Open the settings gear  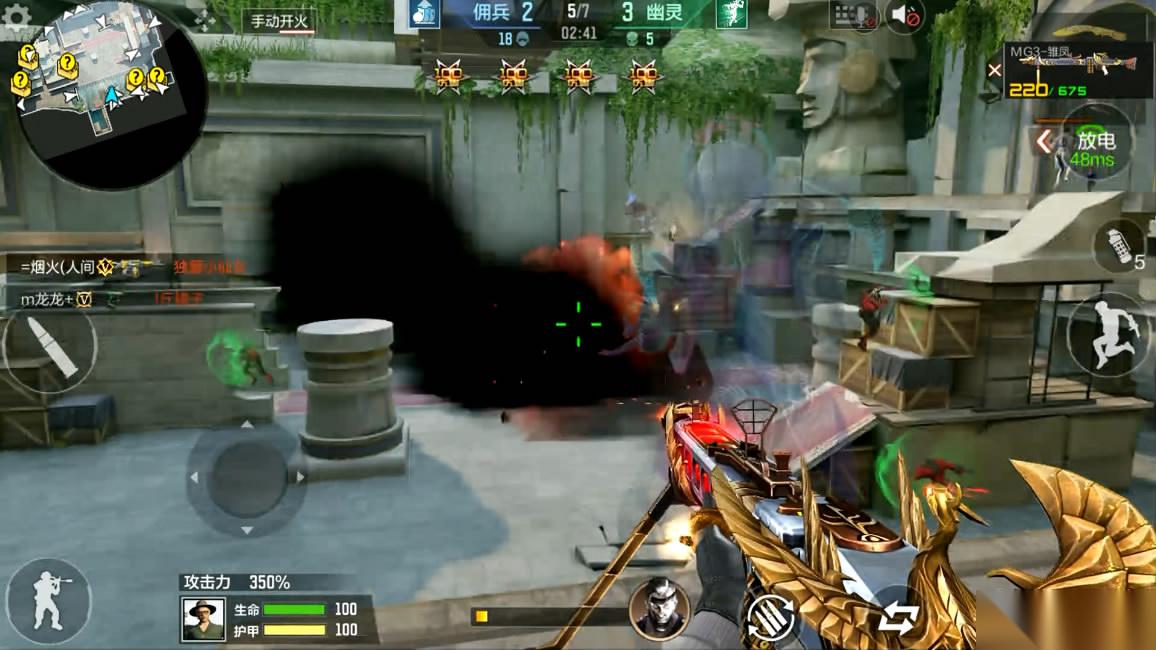17,17
